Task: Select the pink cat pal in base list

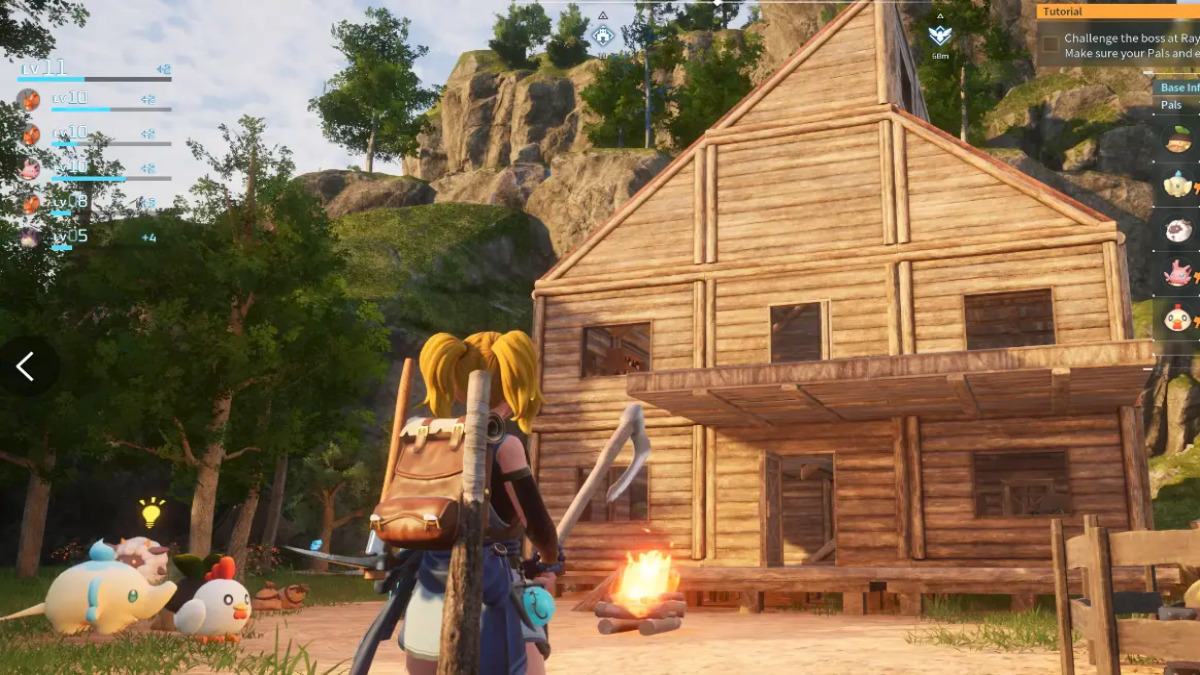Action: 1178,273
